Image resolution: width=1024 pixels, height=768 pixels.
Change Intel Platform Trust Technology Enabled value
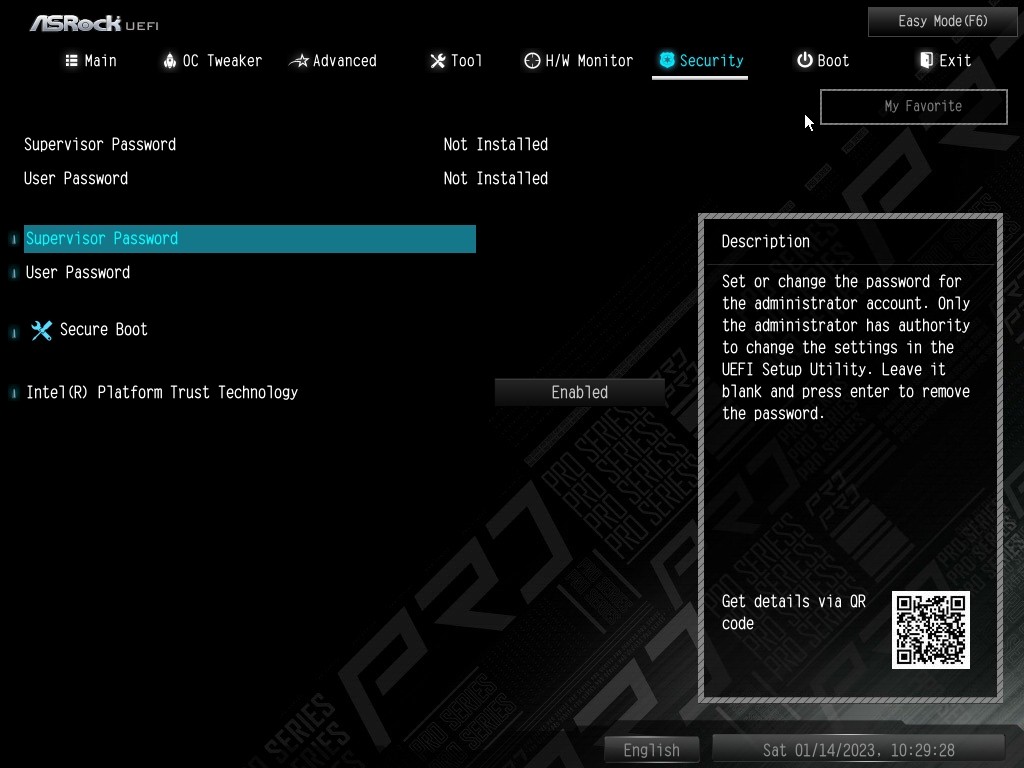579,393
